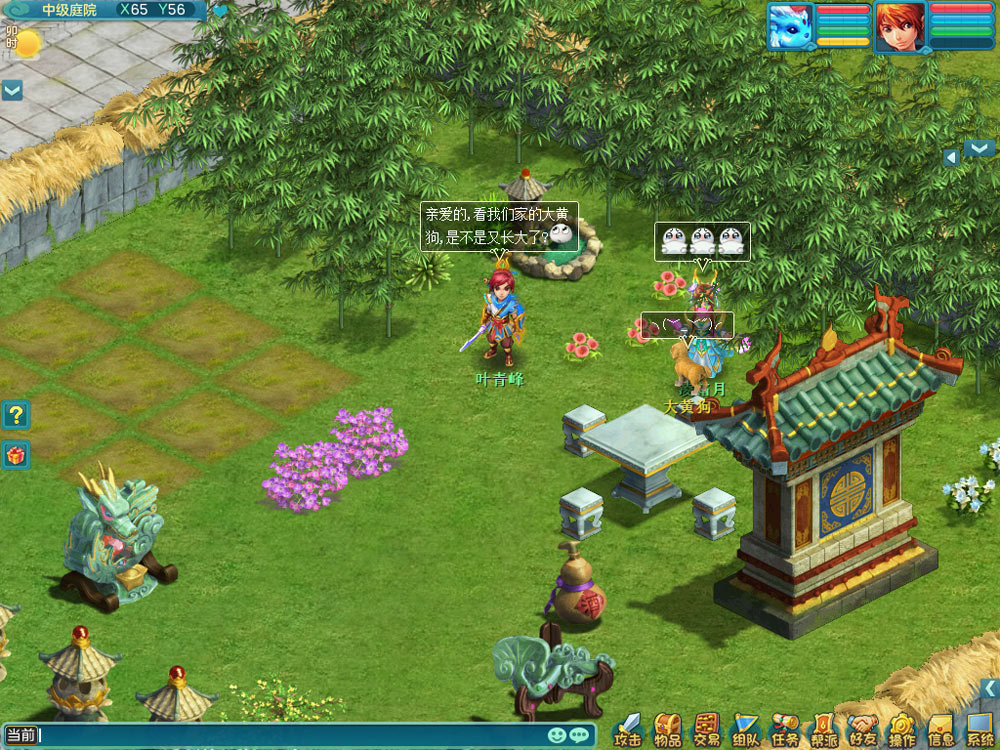
Task: Open the red gift box icon
Action: [x=16, y=454]
